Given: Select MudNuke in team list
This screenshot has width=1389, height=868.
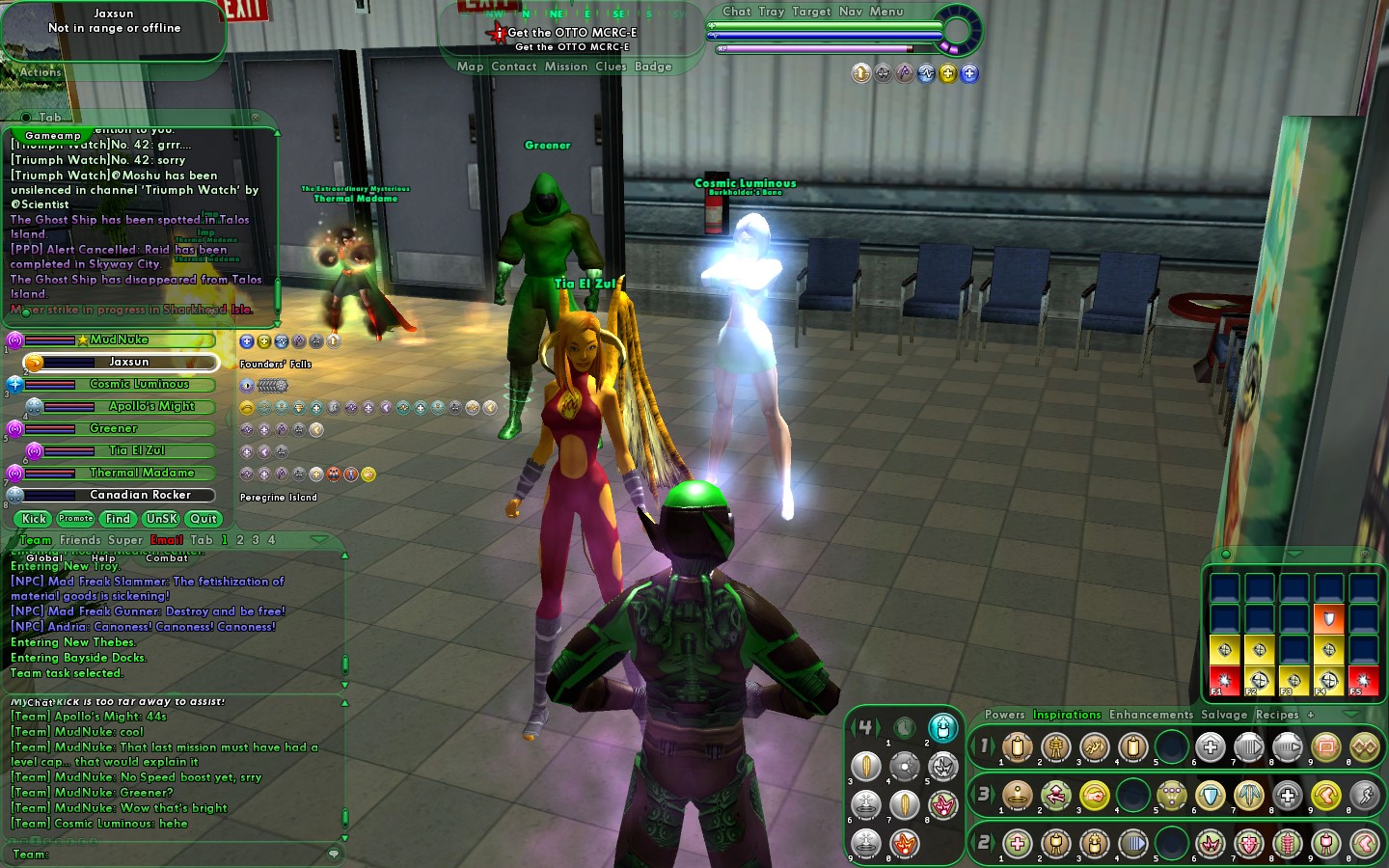Looking at the screenshot, I should [x=119, y=339].
